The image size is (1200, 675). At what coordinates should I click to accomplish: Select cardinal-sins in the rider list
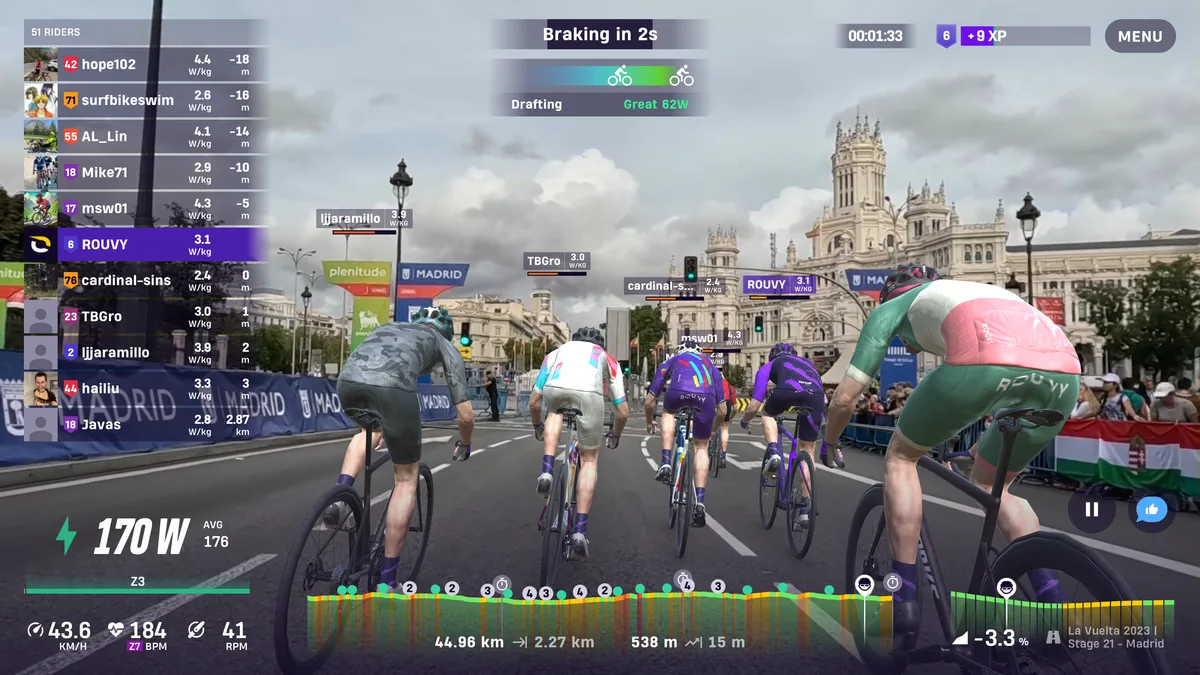tap(145, 281)
